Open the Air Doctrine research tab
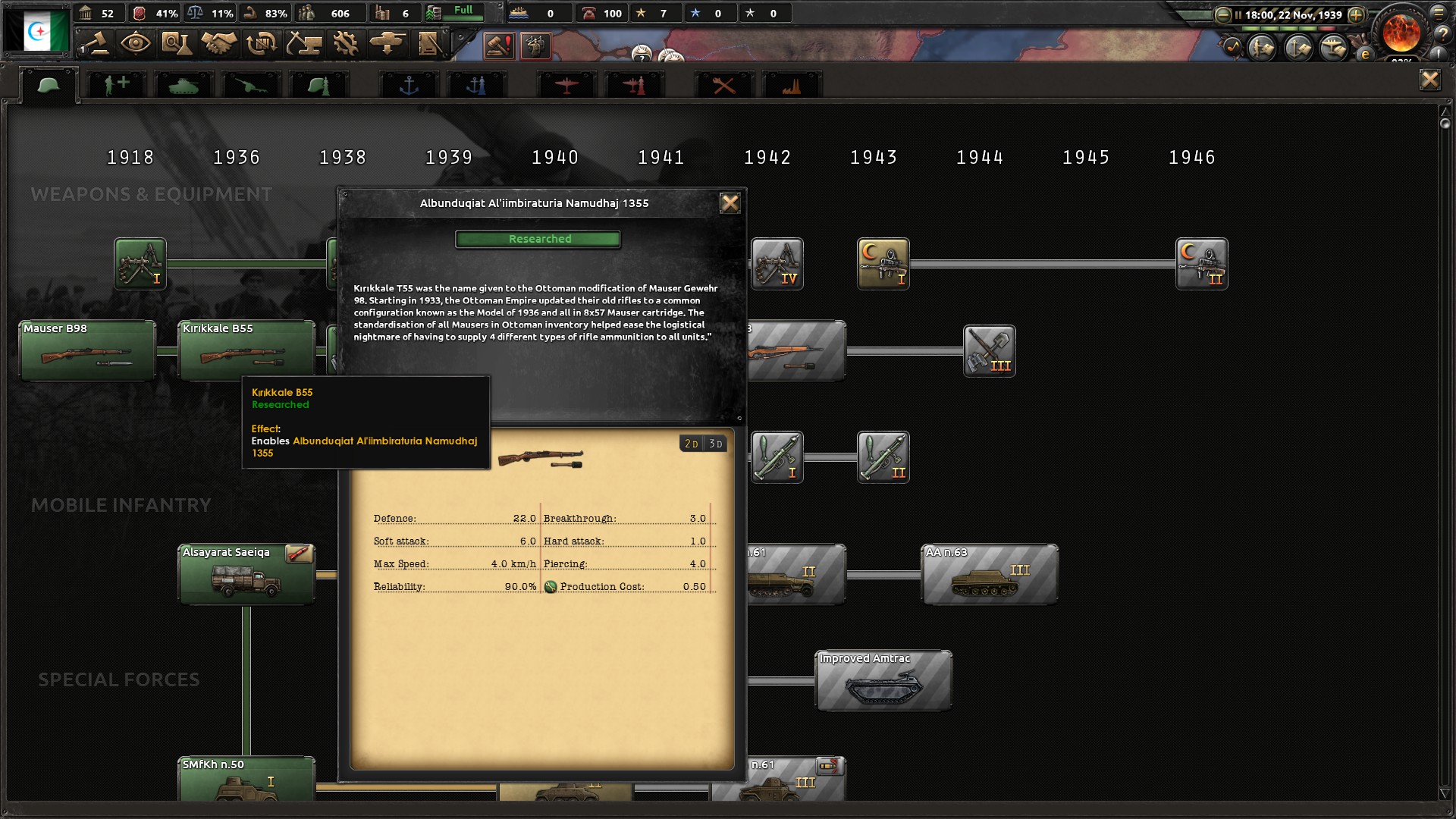This screenshot has height=819, width=1456. [x=635, y=83]
